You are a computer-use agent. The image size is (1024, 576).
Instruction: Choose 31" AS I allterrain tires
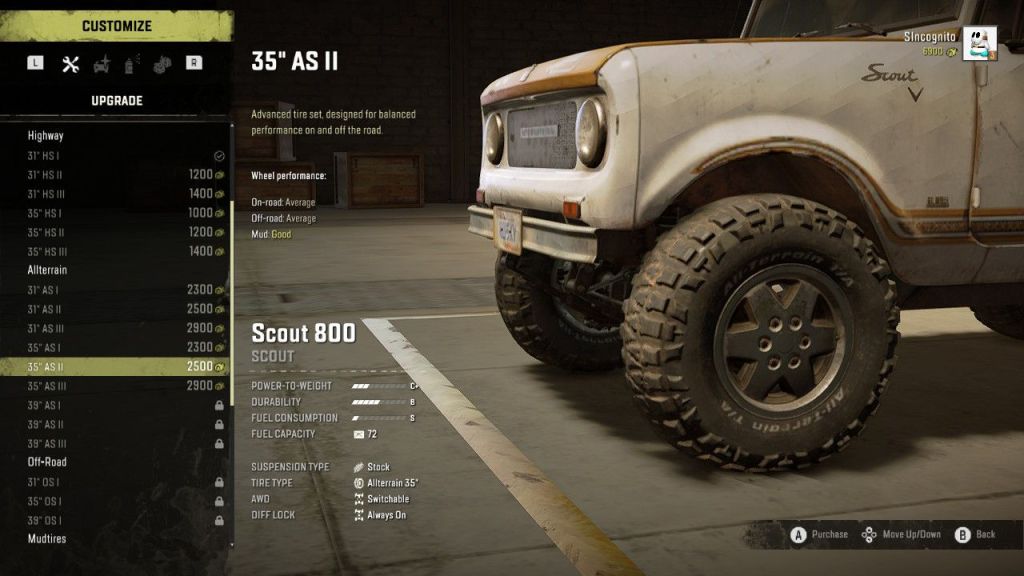(x=115, y=290)
